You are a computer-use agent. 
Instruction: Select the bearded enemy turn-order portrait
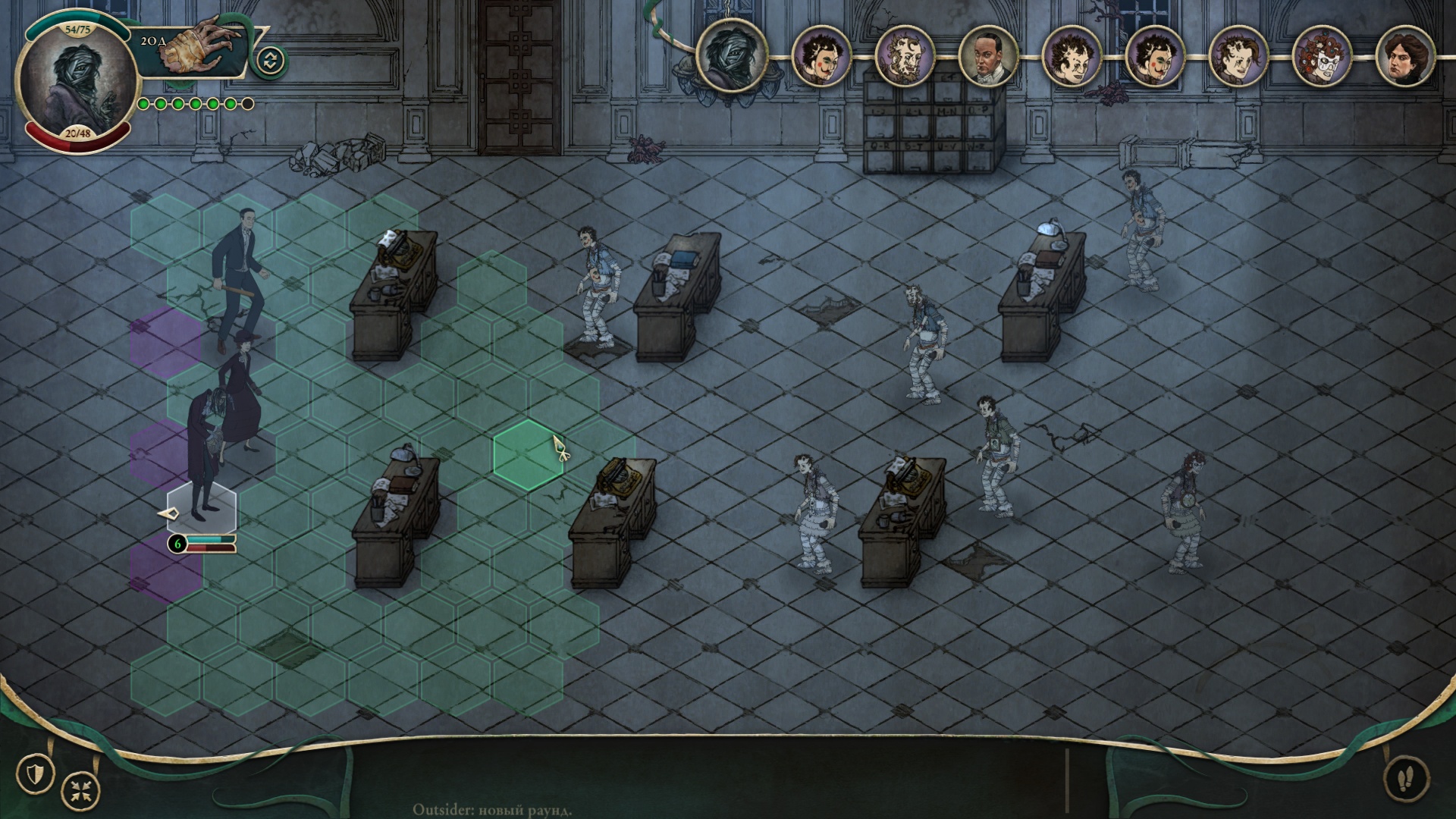click(x=904, y=57)
